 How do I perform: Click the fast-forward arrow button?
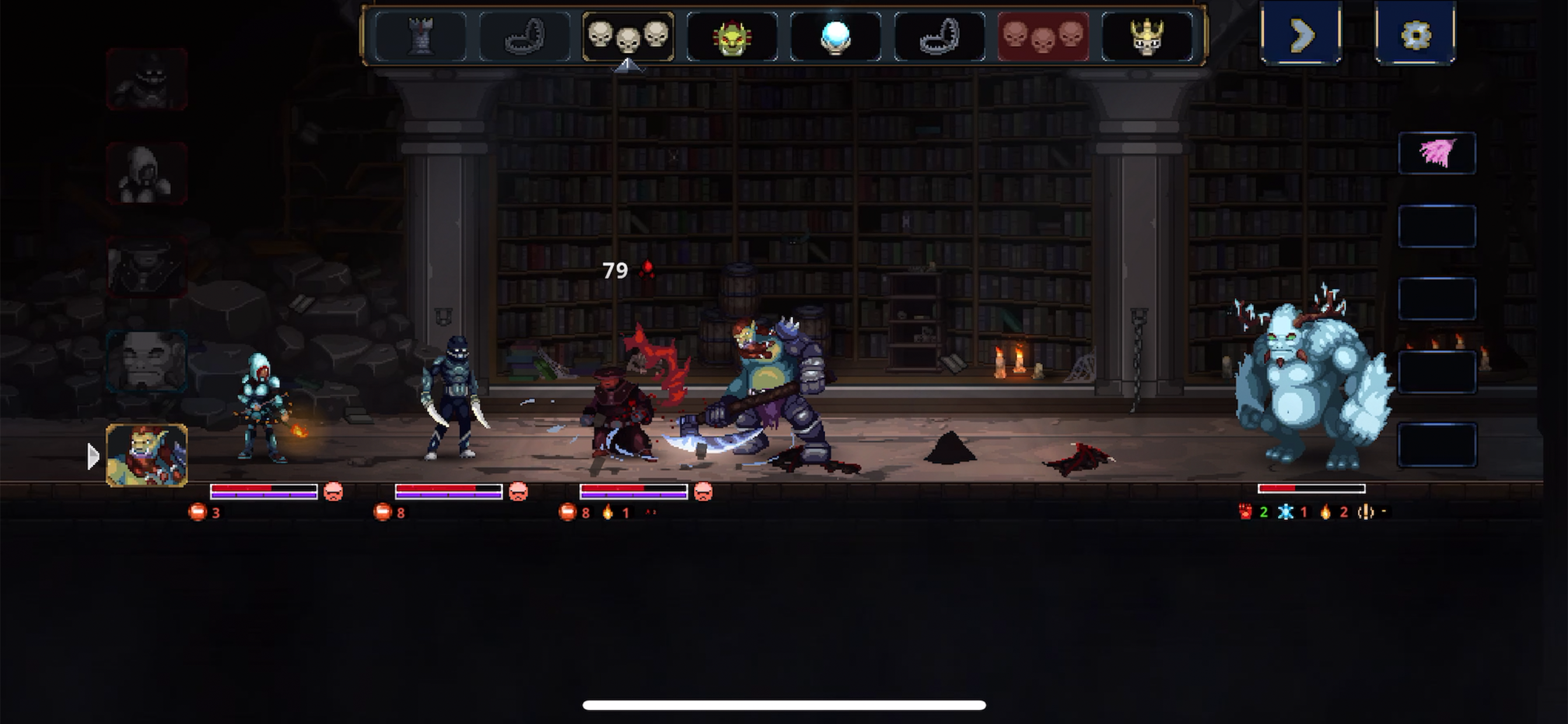coord(1301,33)
